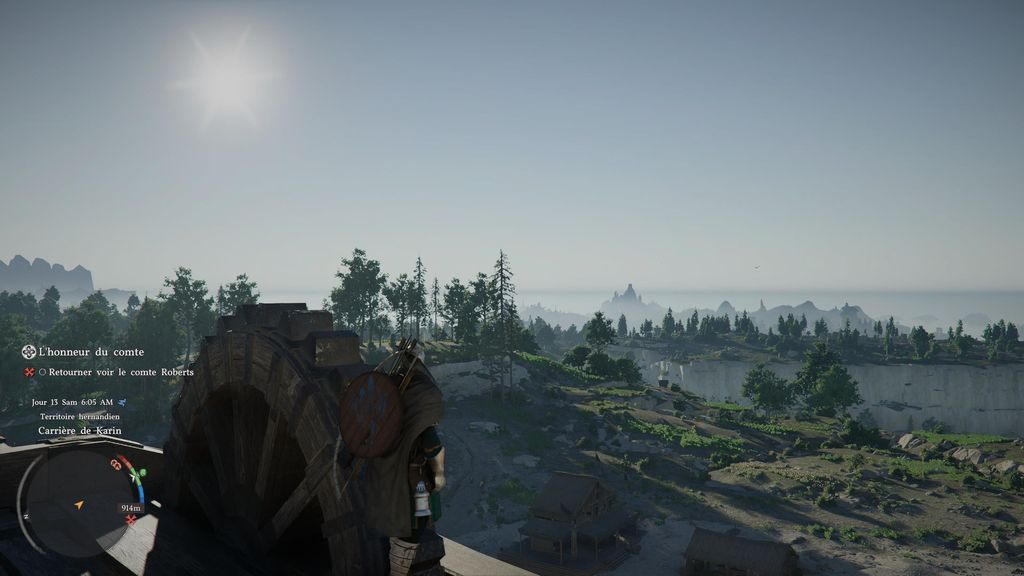The height and width of the screenshot is (576, 1024).
Task: Click the circular minimap
Action: 78,503
